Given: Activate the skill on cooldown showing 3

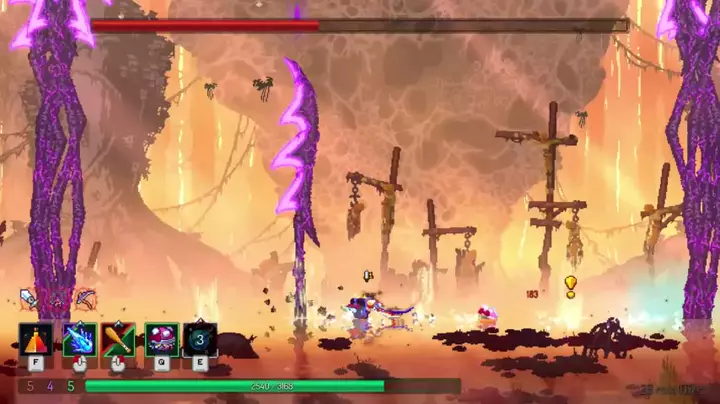Looking at the screenshot, I should [x=200, y=340].
